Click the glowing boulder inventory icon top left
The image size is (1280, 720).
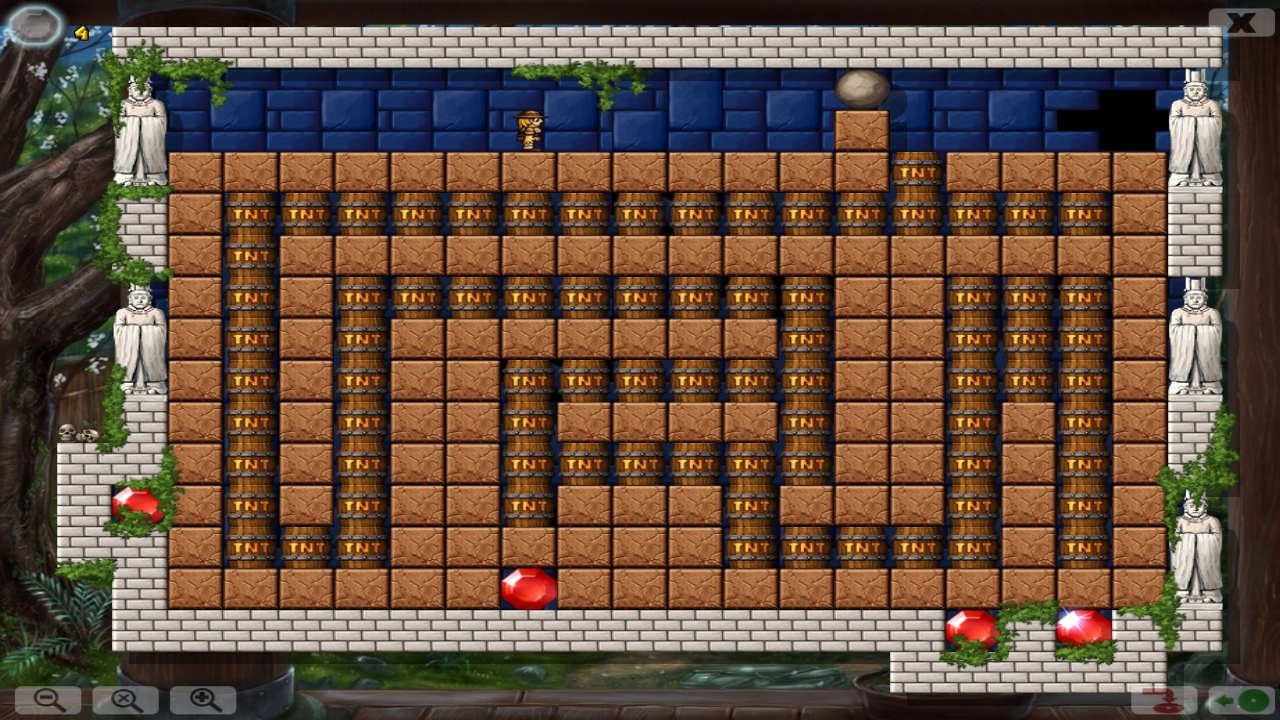(35, 25)
